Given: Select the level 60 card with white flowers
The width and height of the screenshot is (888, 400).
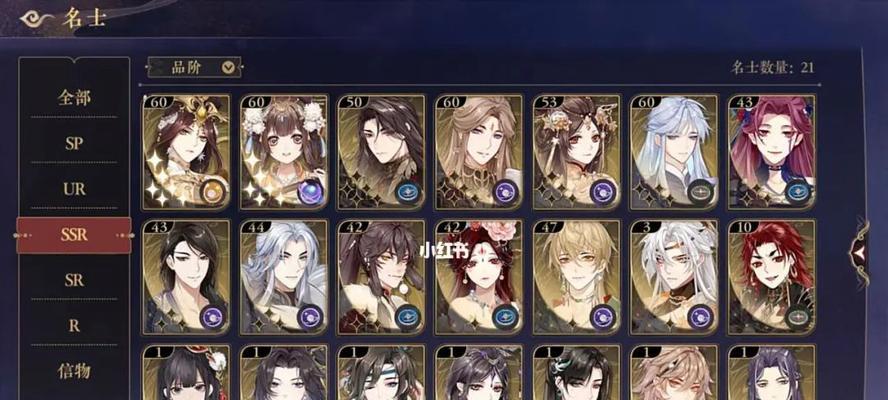Looking at the screenshot, I should point(283,151).
